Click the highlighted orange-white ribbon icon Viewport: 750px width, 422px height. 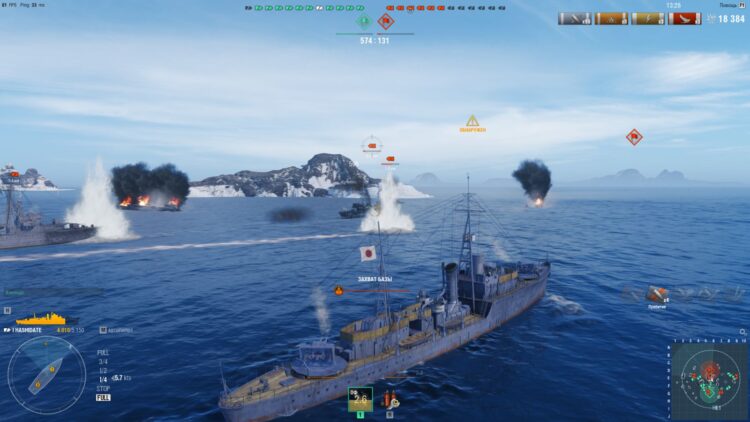(x=611, y=18)
